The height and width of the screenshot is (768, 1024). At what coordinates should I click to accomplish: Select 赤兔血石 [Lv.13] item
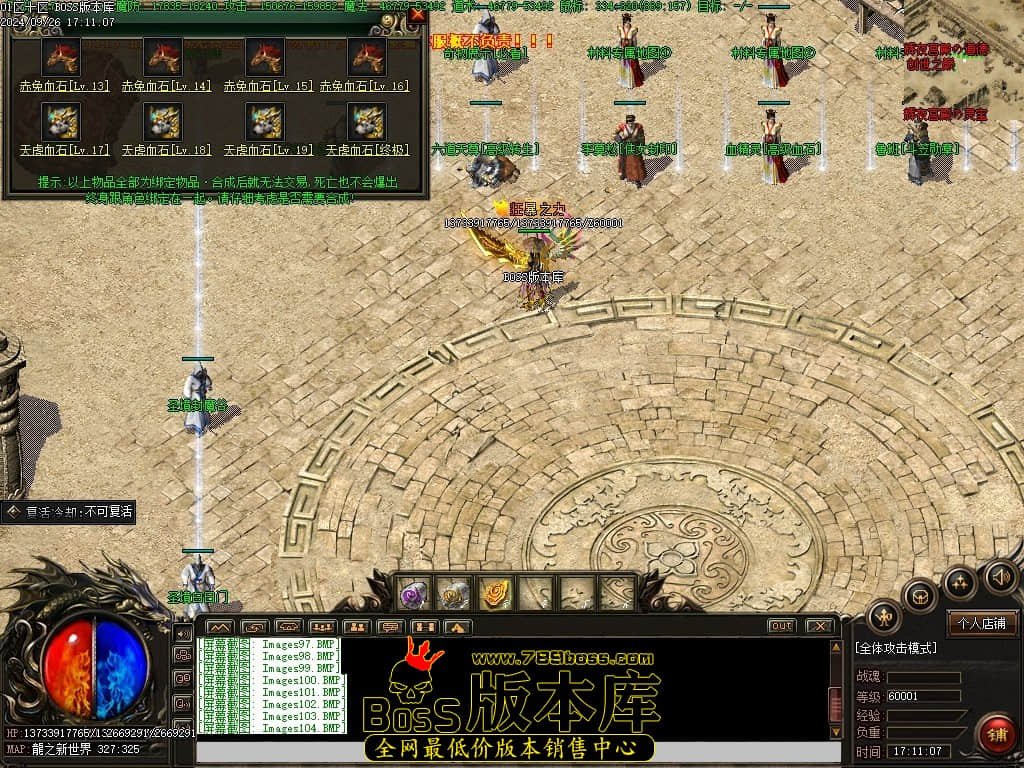click(61, 58)
